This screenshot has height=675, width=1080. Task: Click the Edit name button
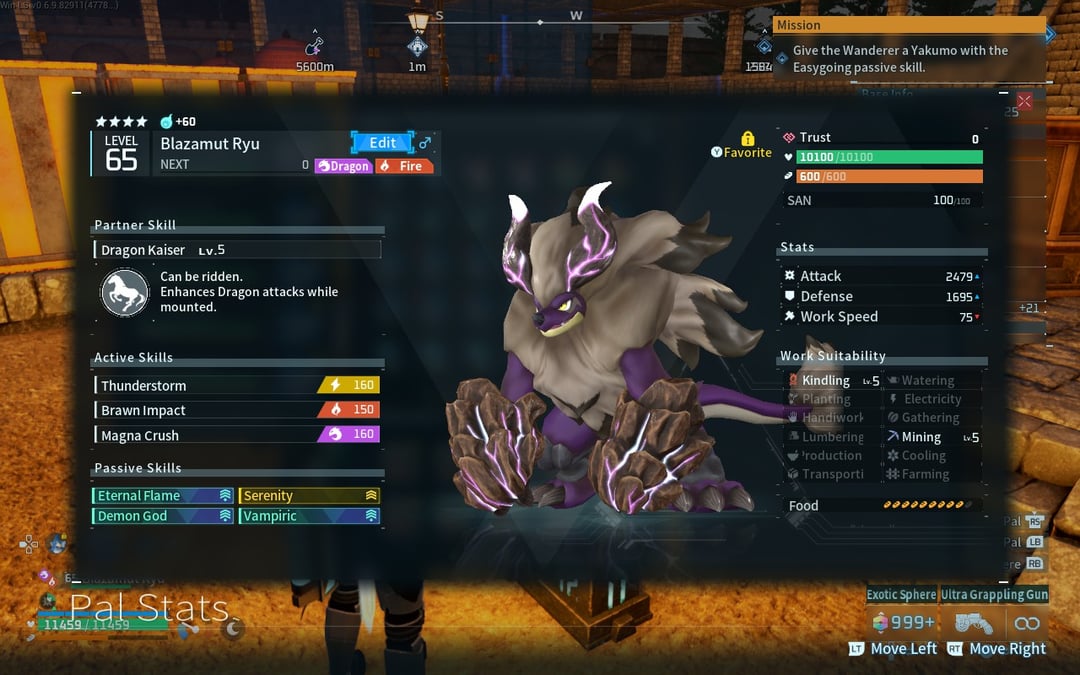(x=381, y=143)
